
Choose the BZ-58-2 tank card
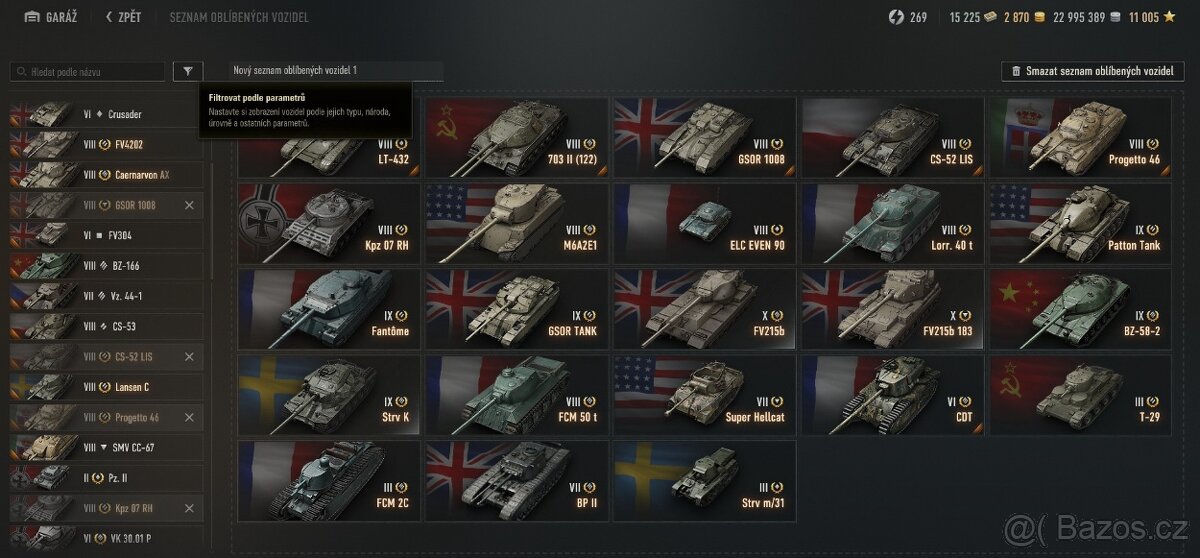coord(1080,307)
